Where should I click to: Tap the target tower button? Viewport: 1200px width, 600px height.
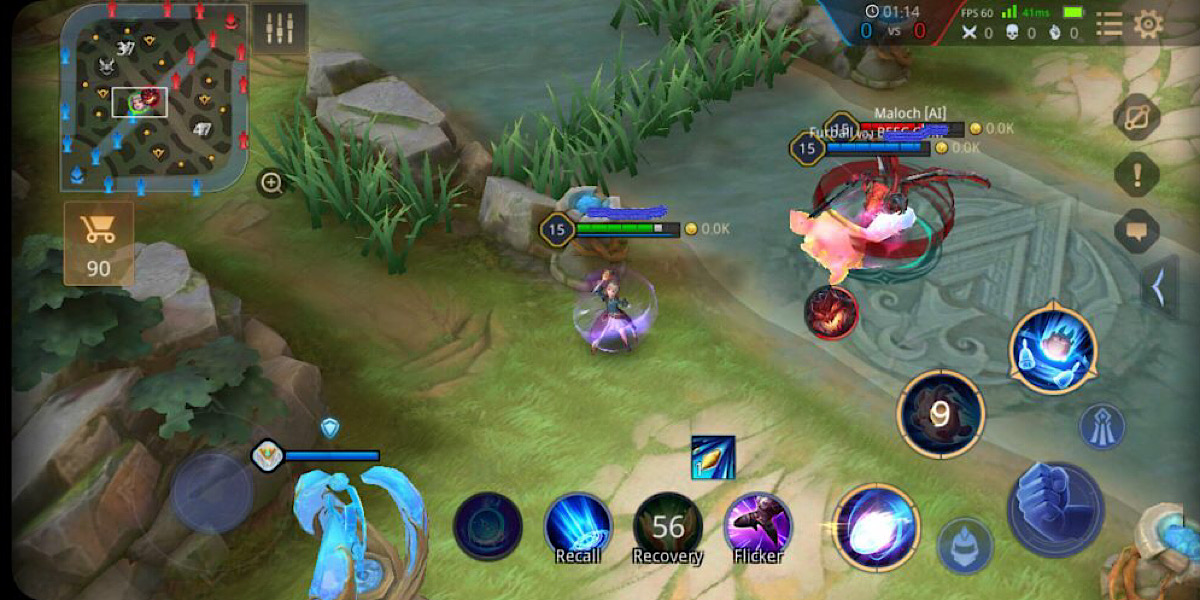(x=1101, y=426)
